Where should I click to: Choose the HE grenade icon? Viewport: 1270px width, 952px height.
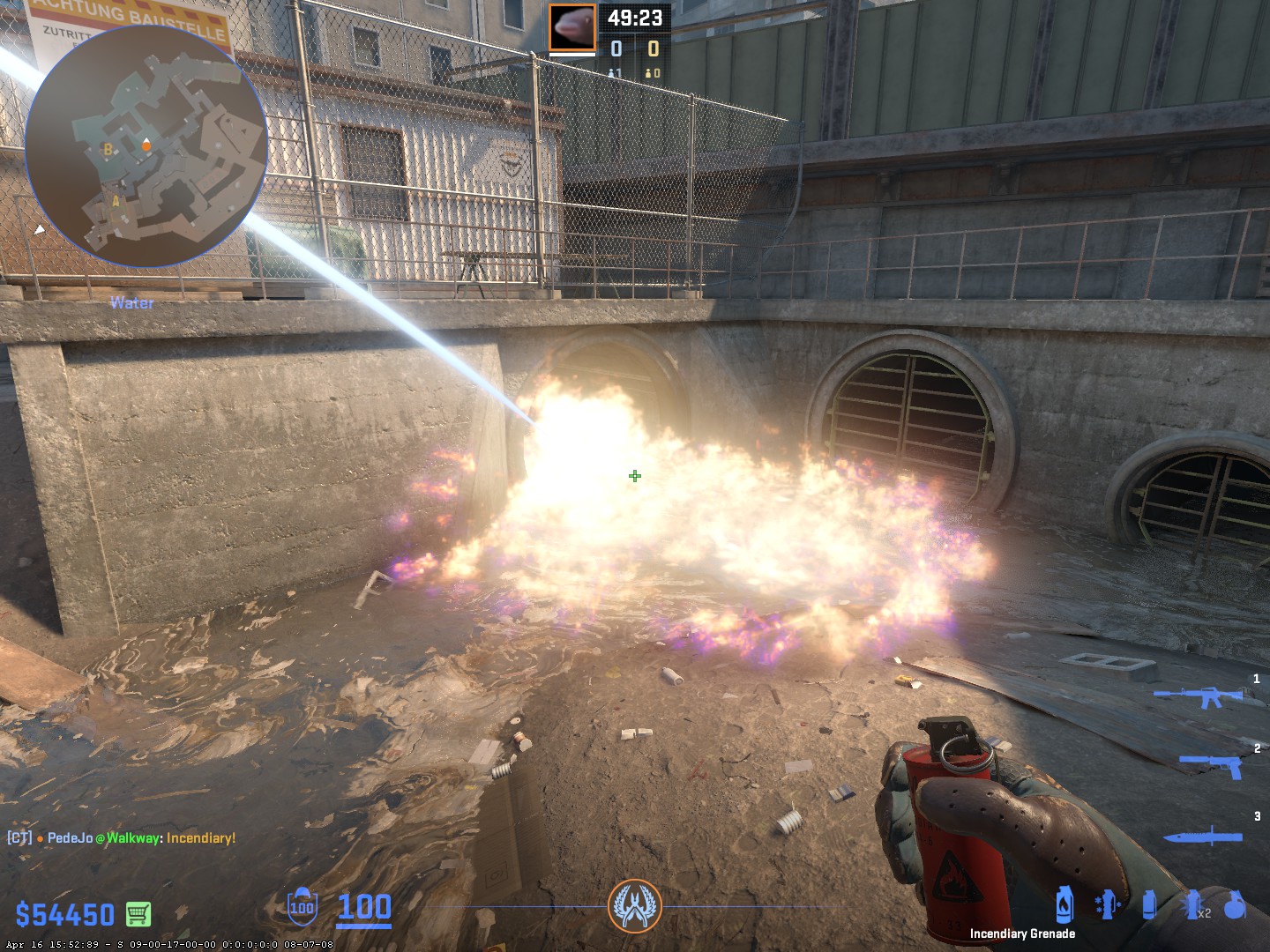1235,905
